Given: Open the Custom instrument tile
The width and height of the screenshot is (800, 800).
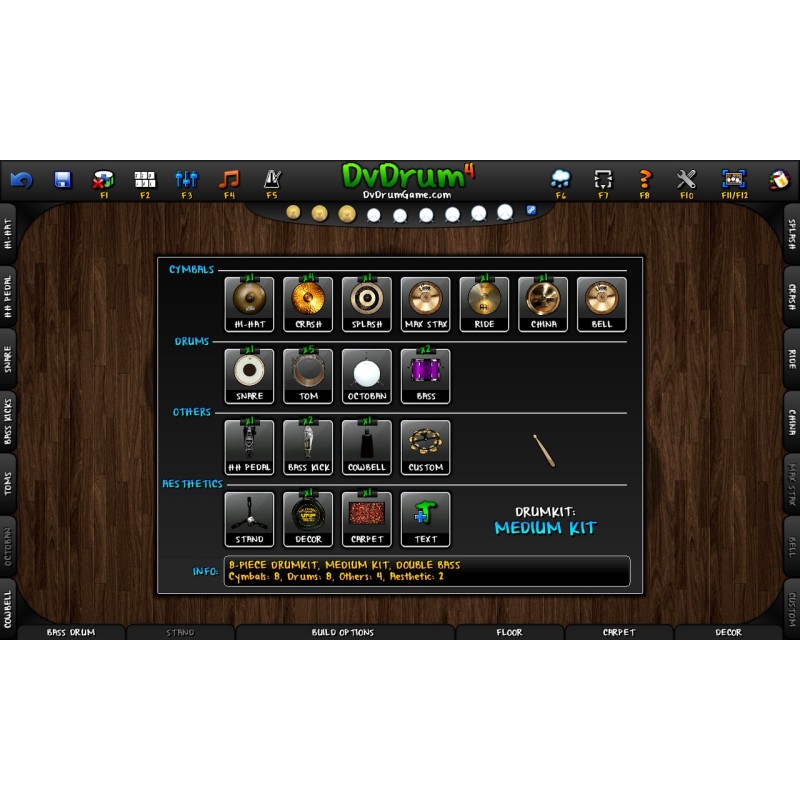Looking at the screenshot, I should [x=426, y=446].
